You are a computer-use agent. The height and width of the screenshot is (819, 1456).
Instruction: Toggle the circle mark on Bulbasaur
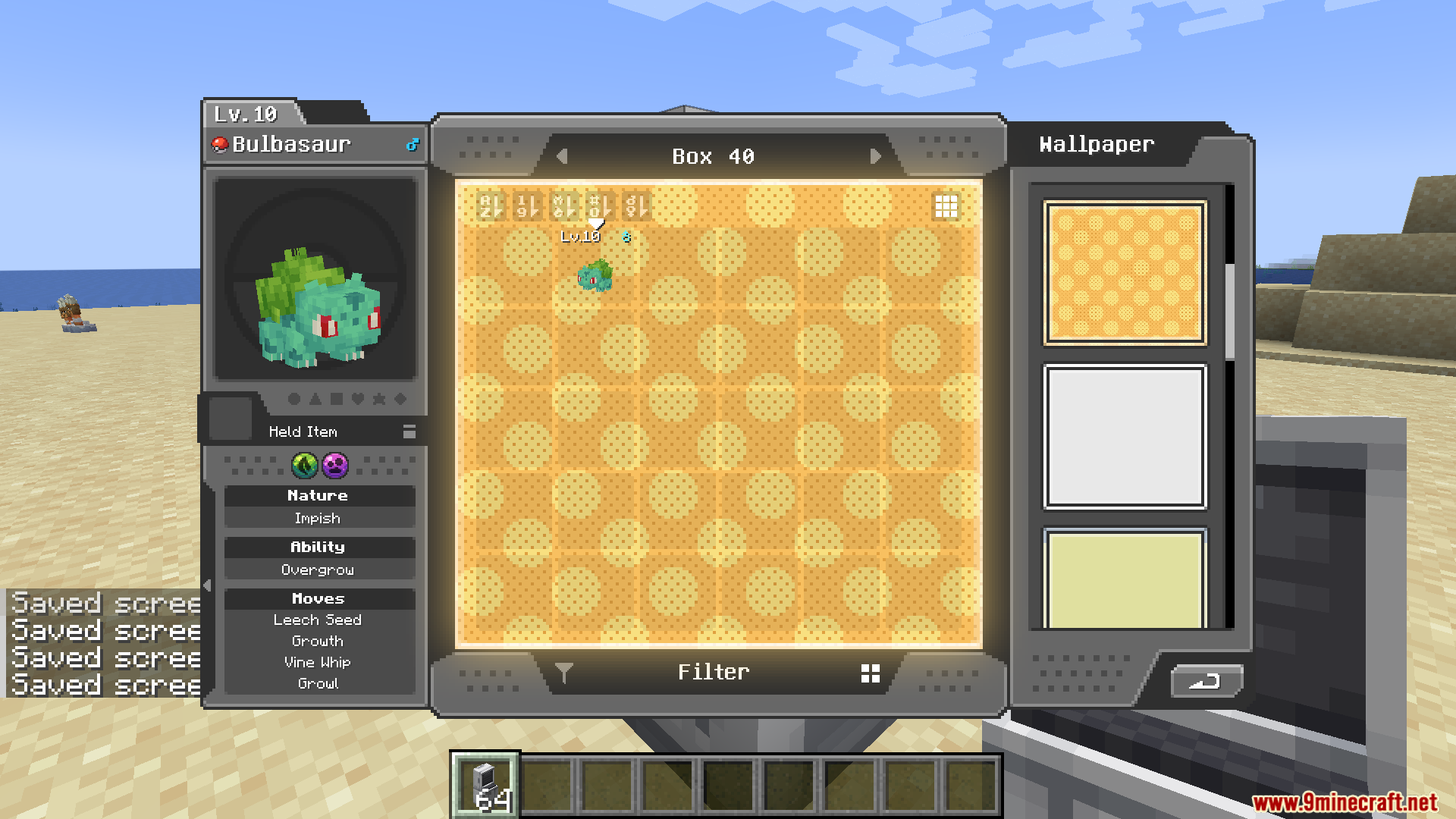click(x=294, y=400)
